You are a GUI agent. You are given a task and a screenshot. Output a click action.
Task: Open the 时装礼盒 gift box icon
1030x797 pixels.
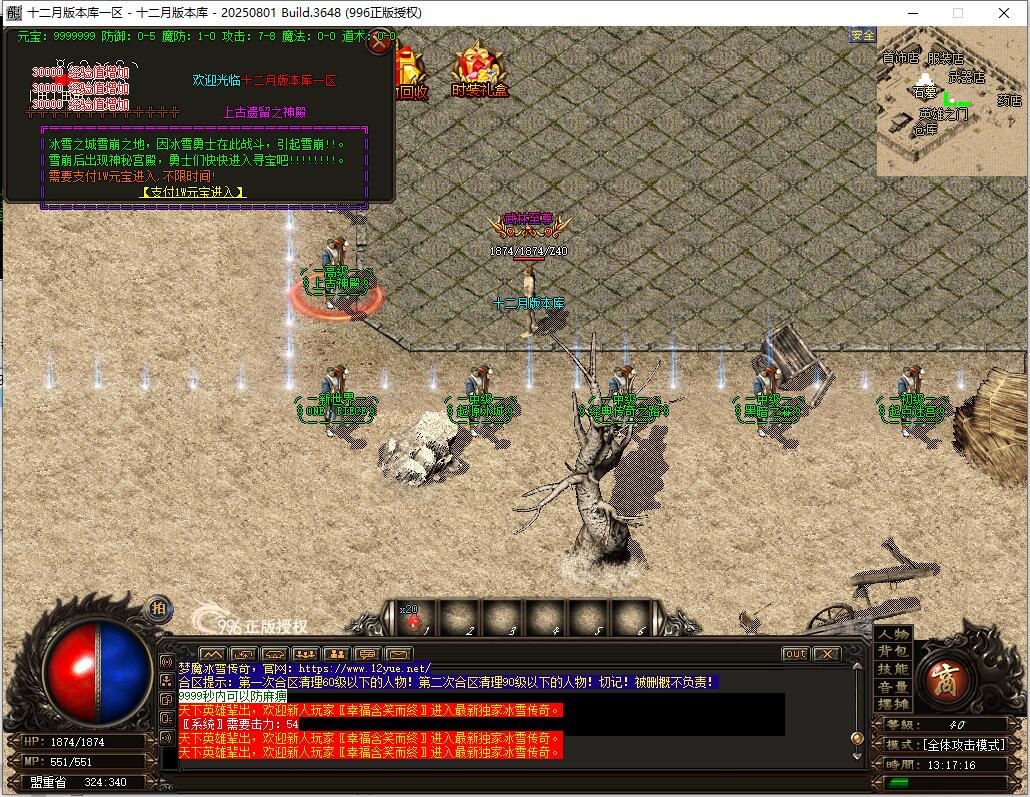pos(480,73)
